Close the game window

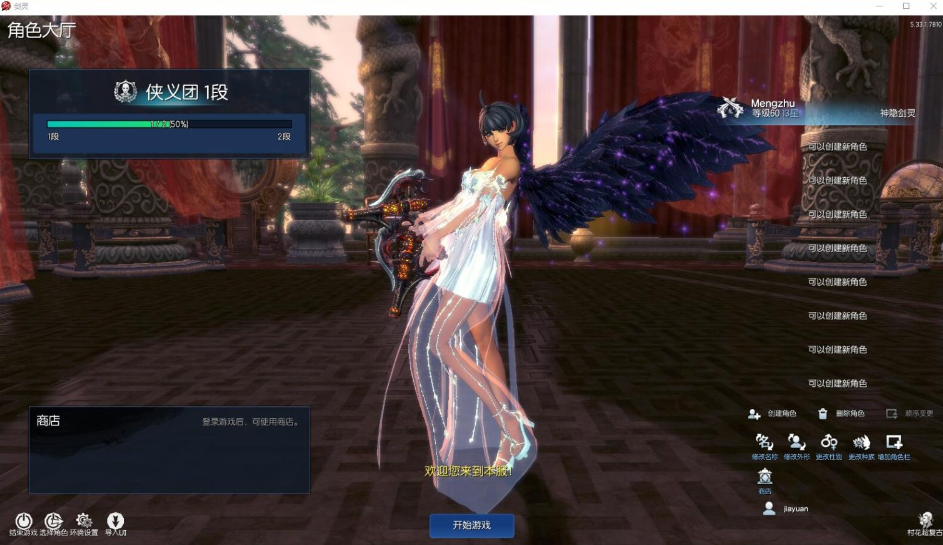pyautogui.click(x=930, y=6)
